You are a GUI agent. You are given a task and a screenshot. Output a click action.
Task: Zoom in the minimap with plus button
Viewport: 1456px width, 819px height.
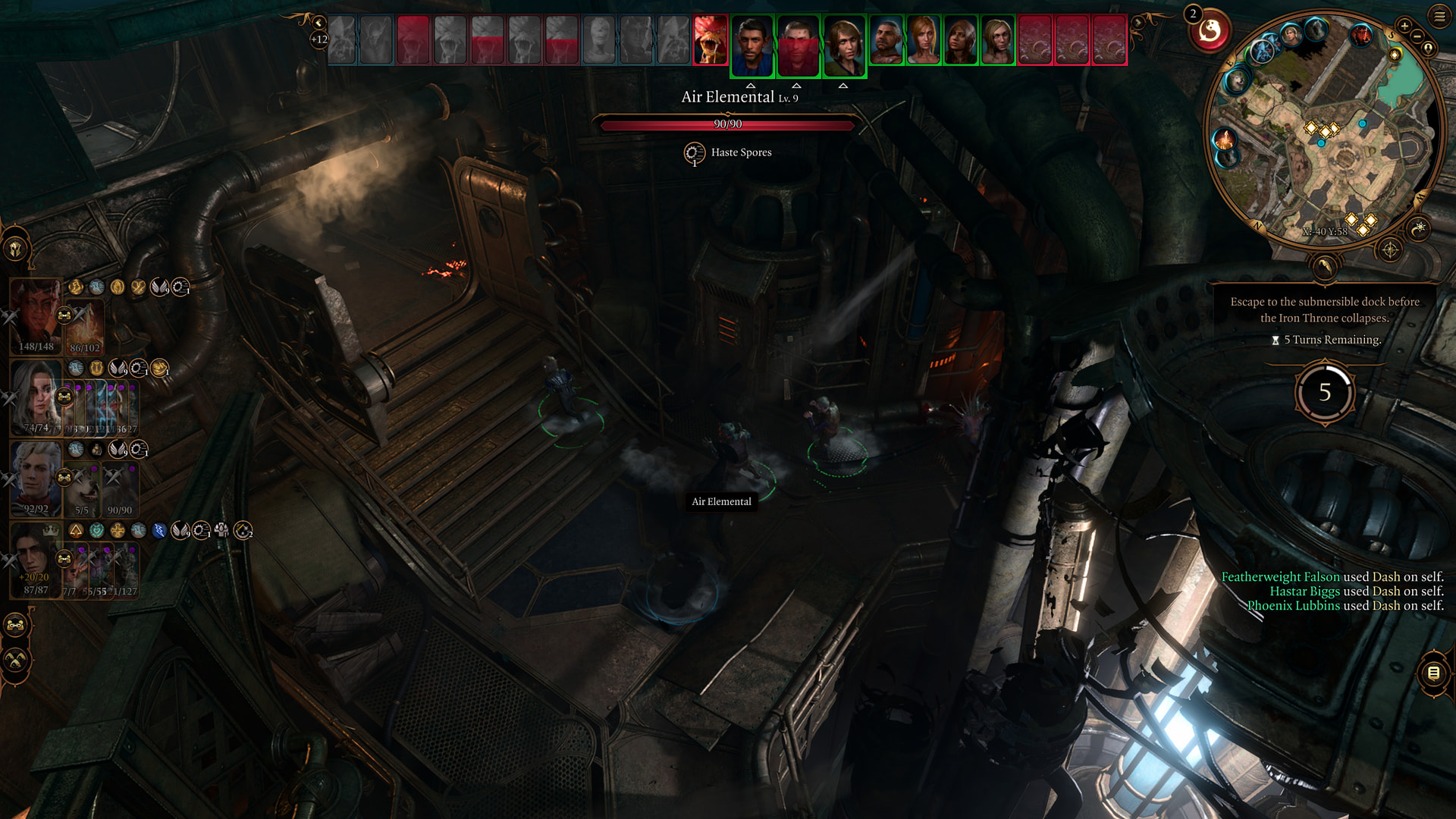pyautogui.click(x=1404, y=26)
